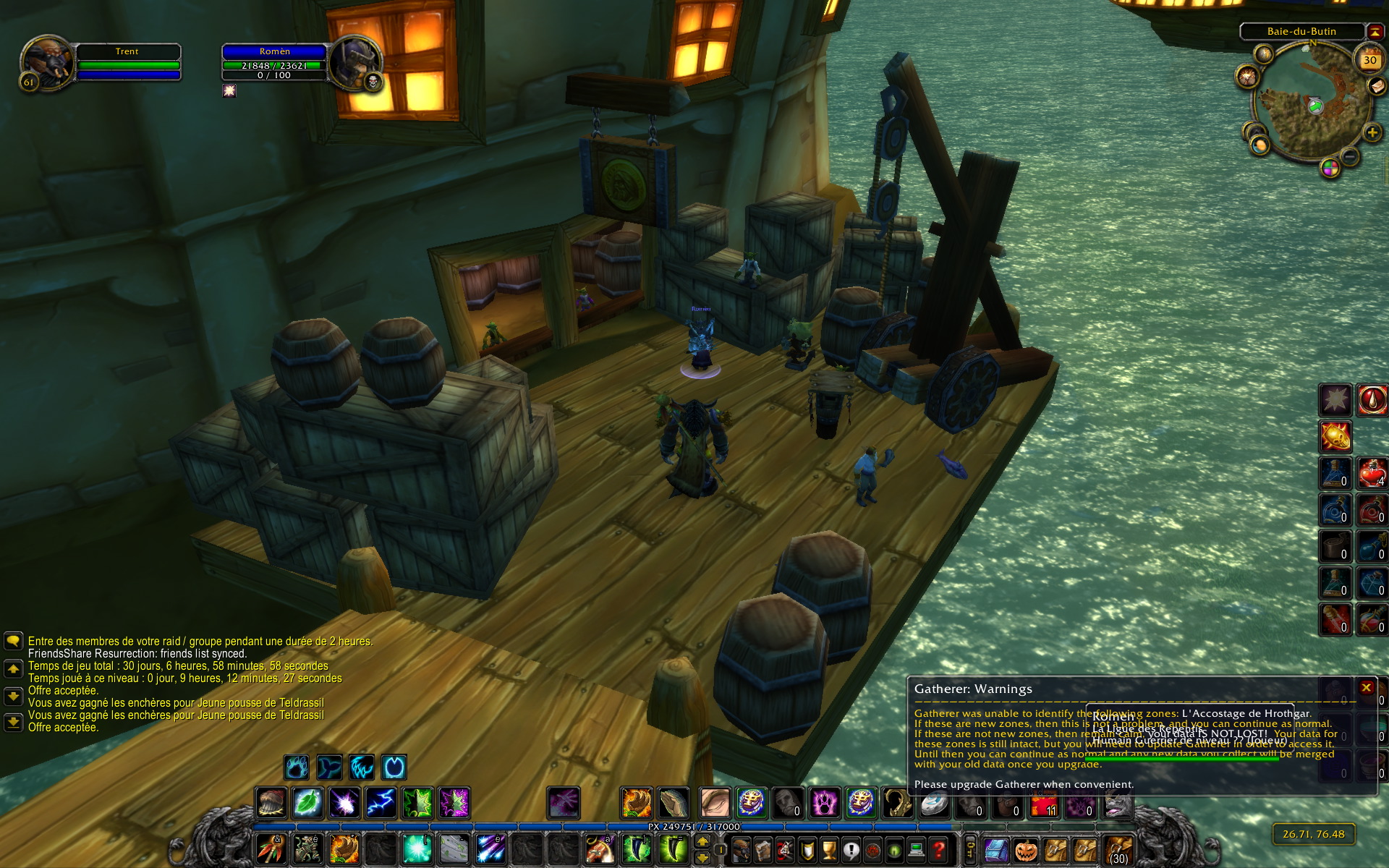Cast the purple starfall ability
This screenshot has width=1389, height=868.
(344, 803)
